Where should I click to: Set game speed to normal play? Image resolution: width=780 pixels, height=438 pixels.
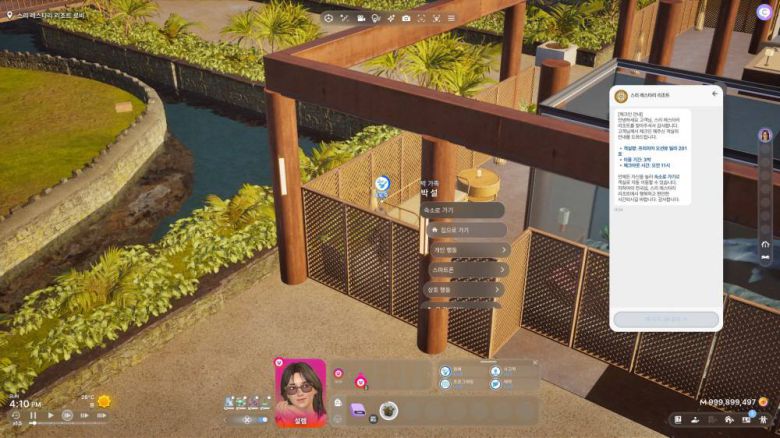51,415
